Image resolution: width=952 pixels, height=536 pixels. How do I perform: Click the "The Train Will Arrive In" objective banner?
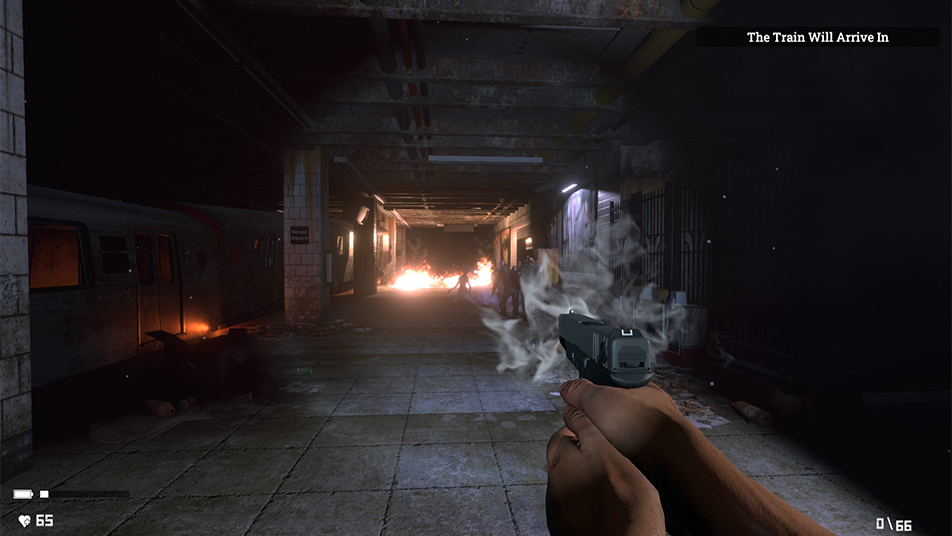[x=817, y=37]
